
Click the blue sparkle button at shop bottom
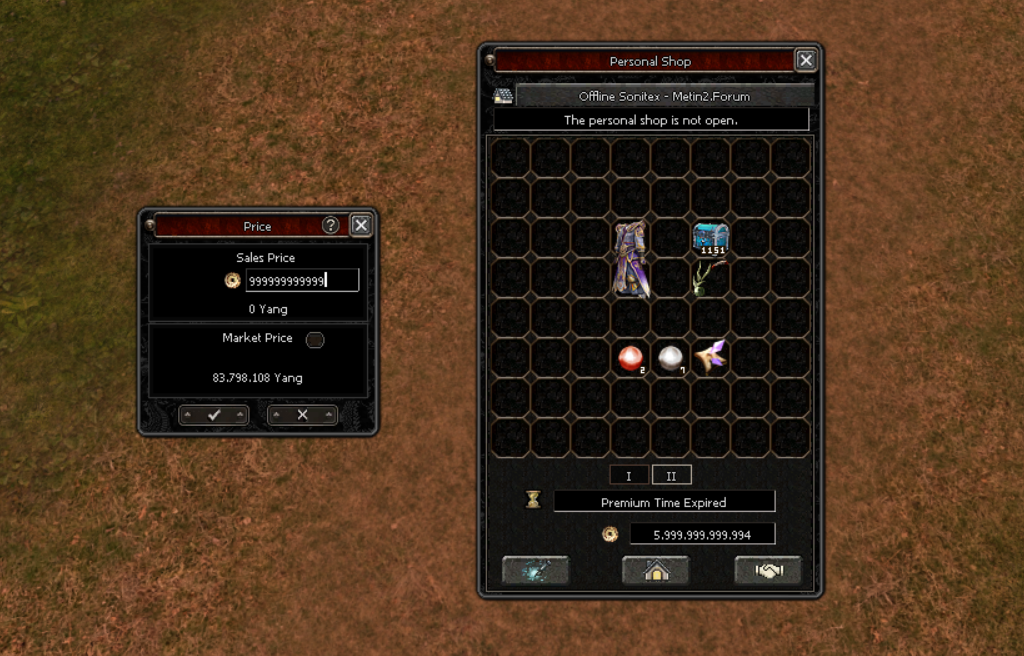click(x=535, y=571)
